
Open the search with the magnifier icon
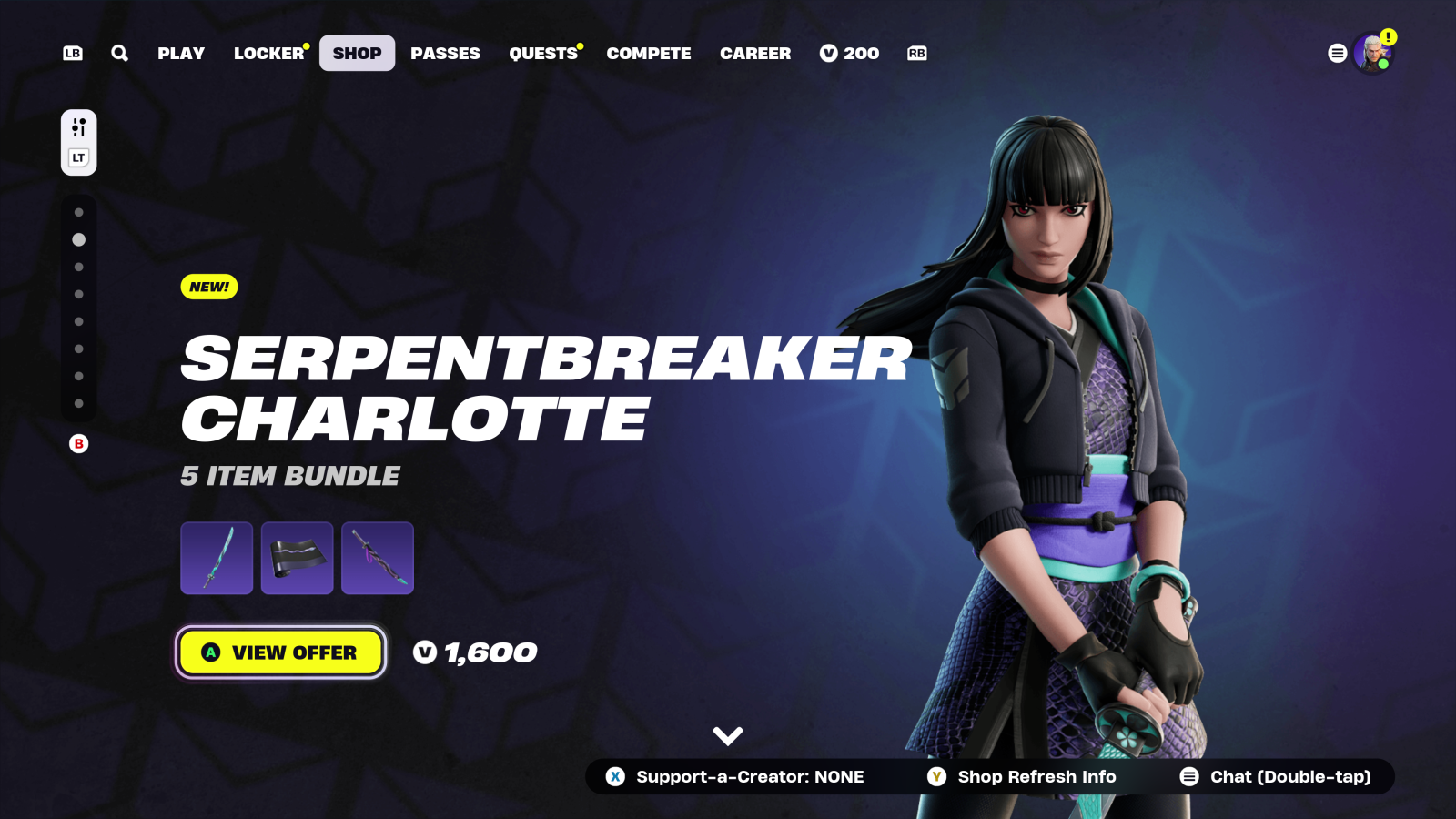(119, 53)
